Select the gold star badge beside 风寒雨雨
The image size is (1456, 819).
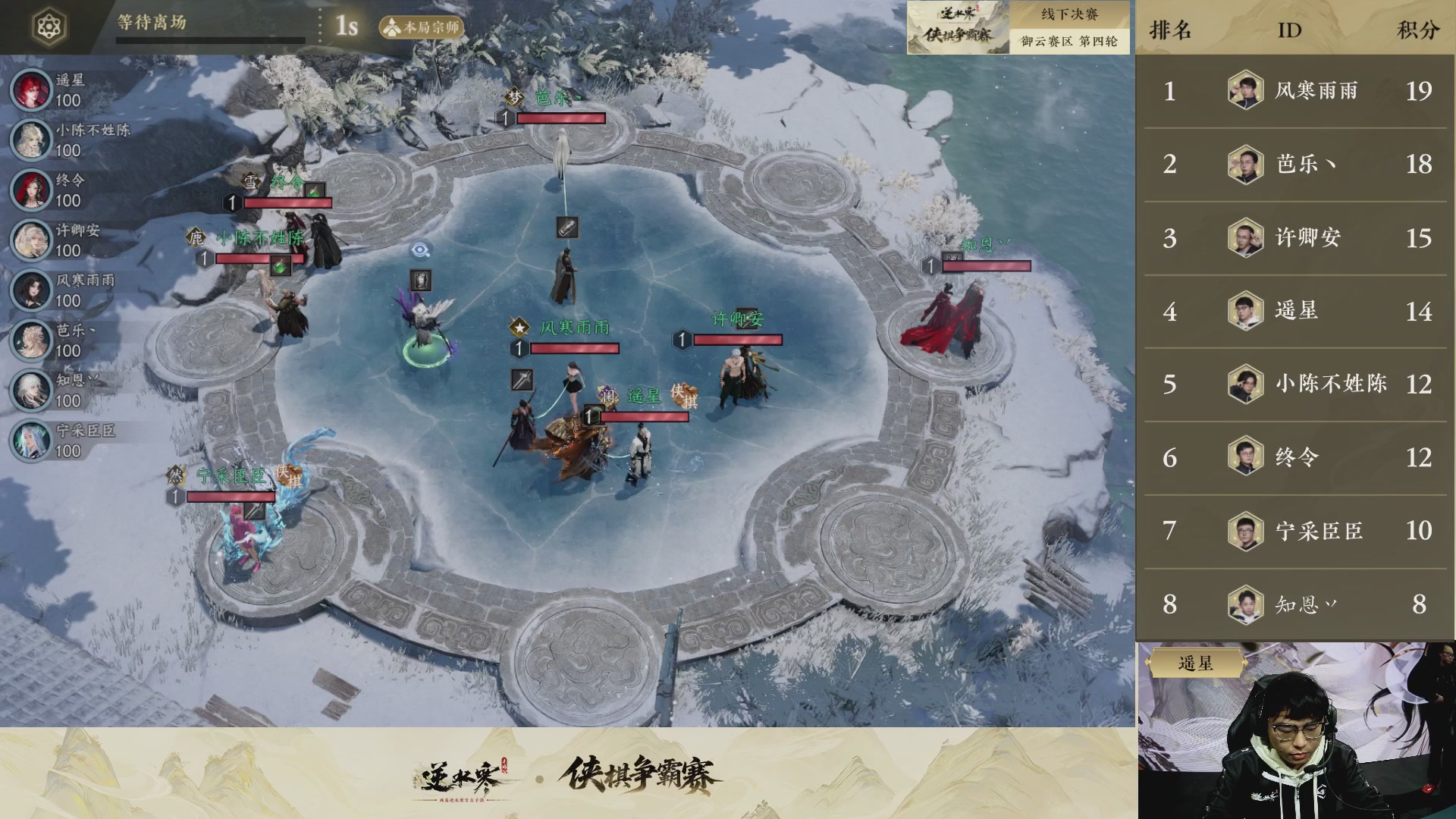(x=519, y=328)
